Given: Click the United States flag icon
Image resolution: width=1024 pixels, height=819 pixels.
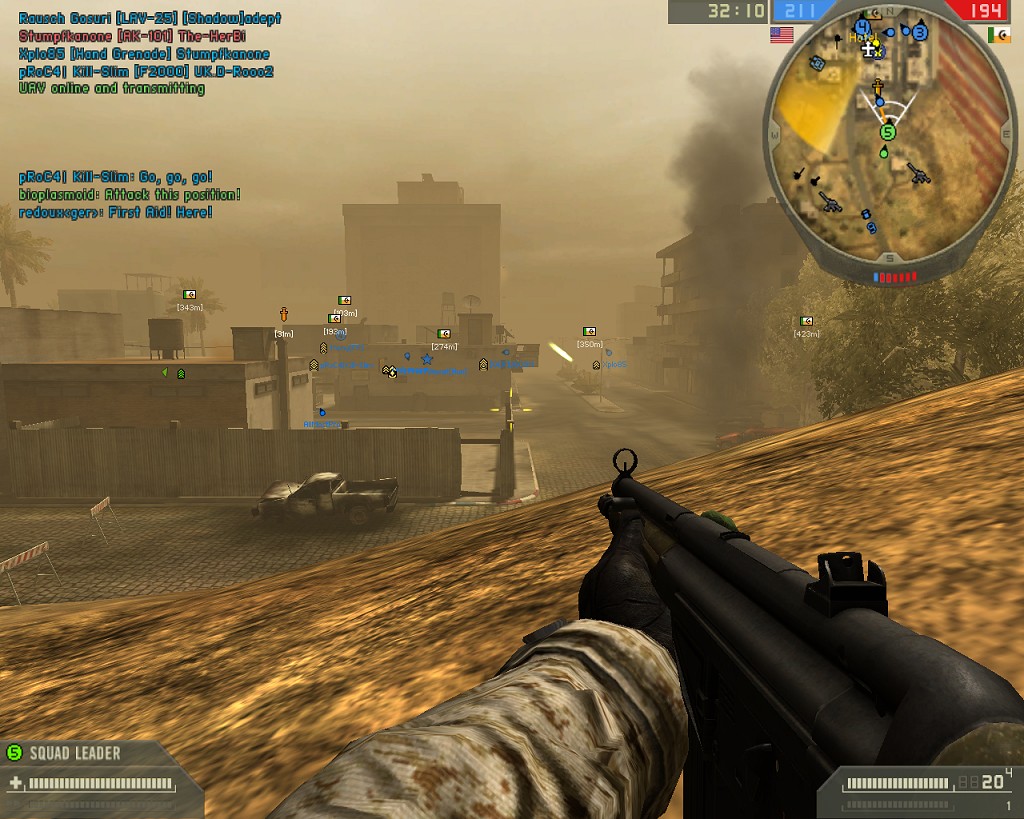Looking at the screenshot, I should [x=782, y=35].
